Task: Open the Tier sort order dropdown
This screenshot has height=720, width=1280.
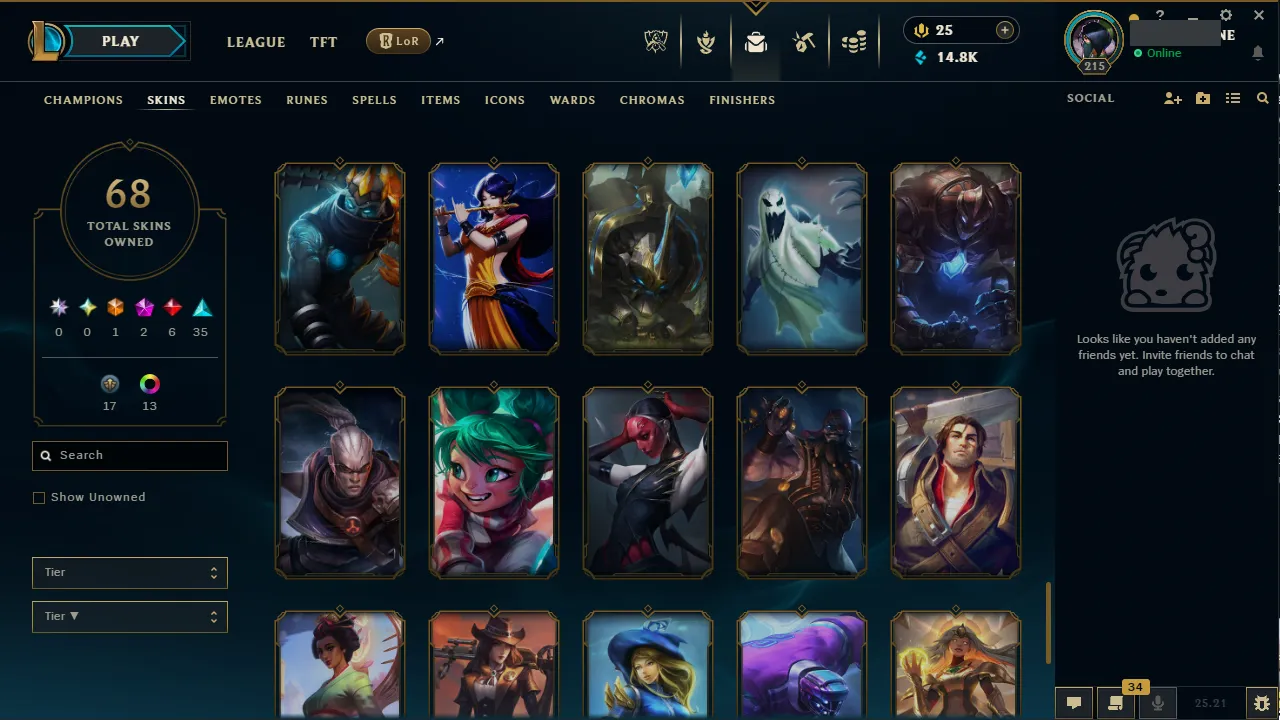Action: [x=129, y=616]
